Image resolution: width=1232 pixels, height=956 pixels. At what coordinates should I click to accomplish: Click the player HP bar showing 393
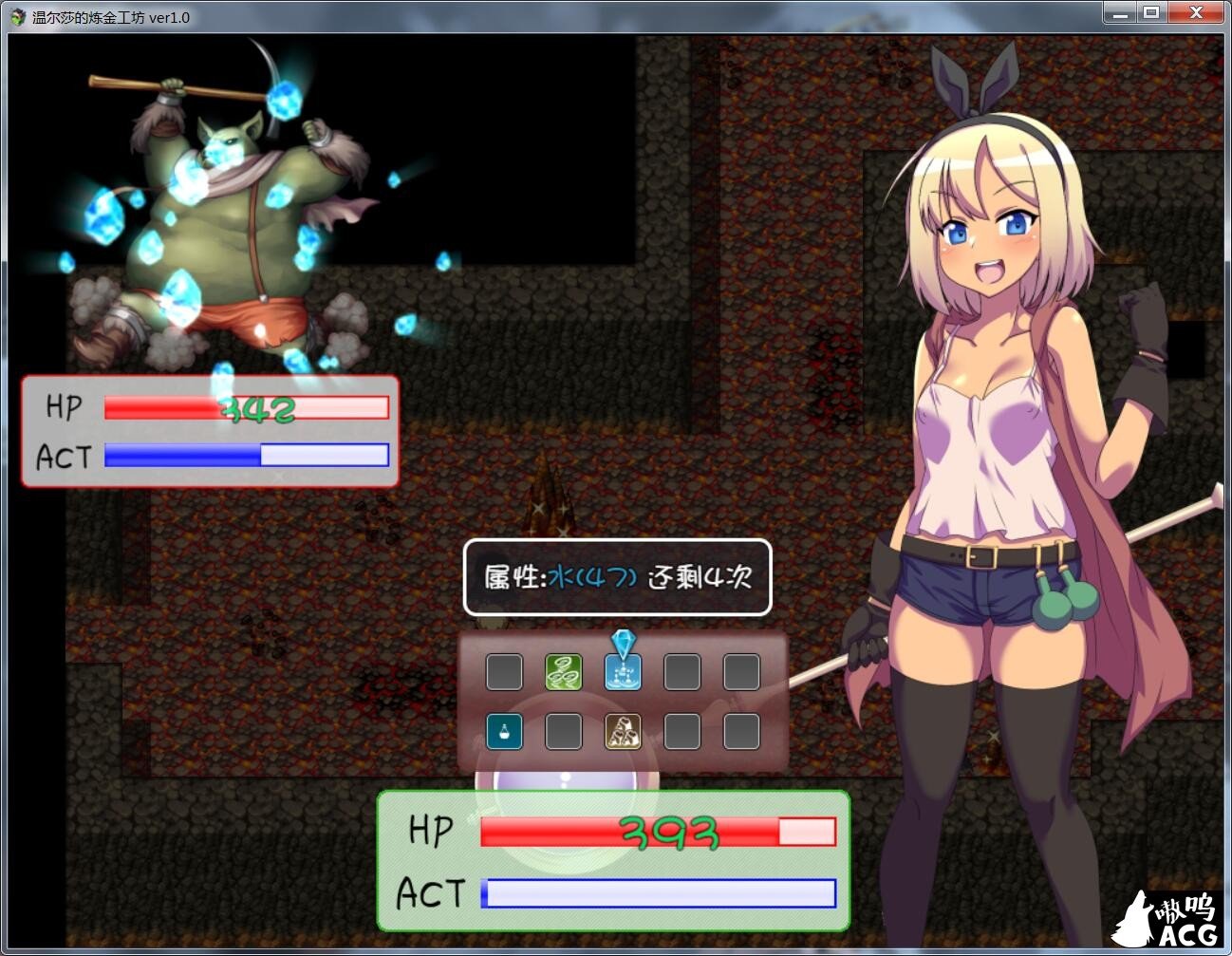click(653, 831)
